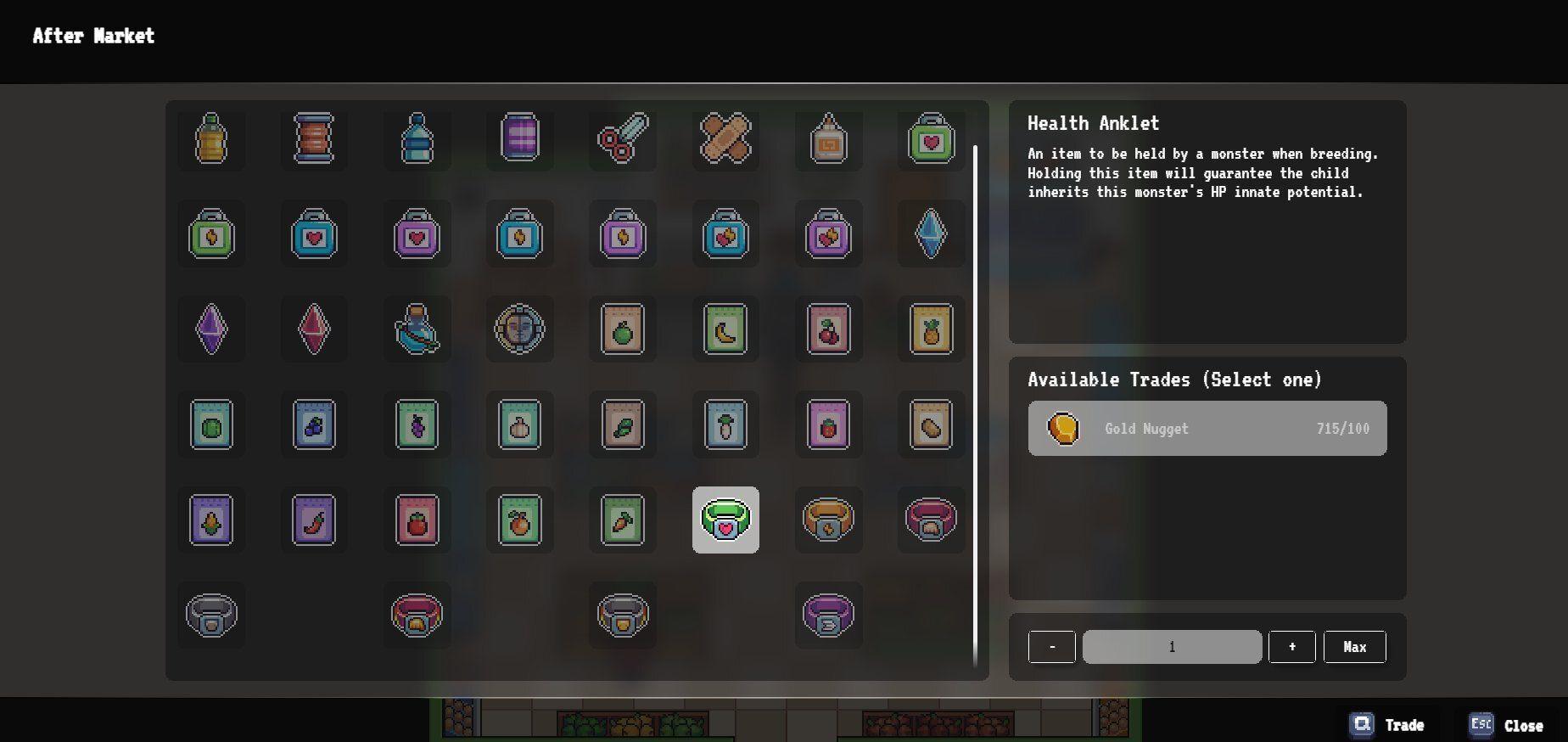Click Max to set maximum quantity

tap(1354, 646)
